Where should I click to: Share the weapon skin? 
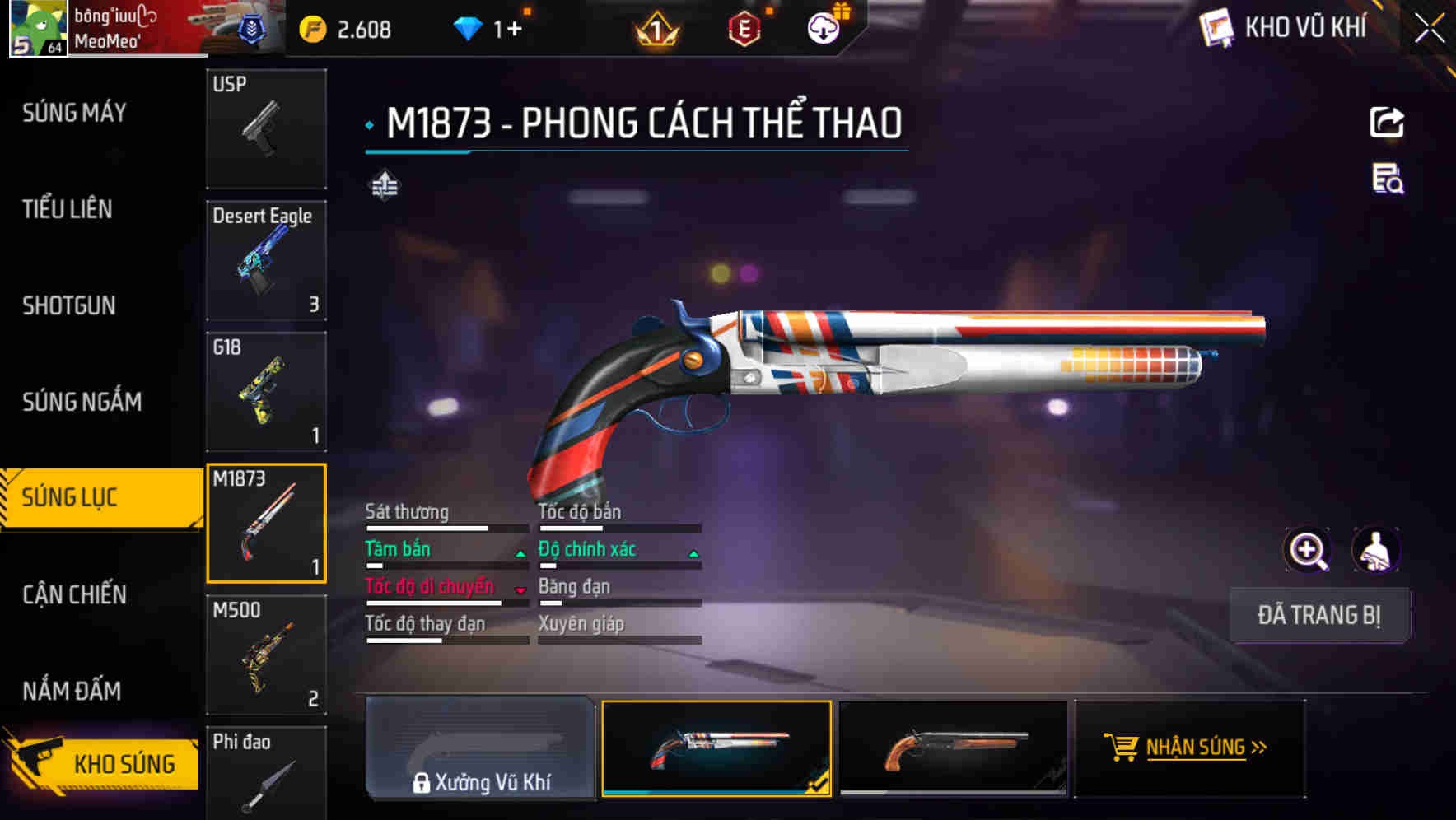coord(1387,123)
